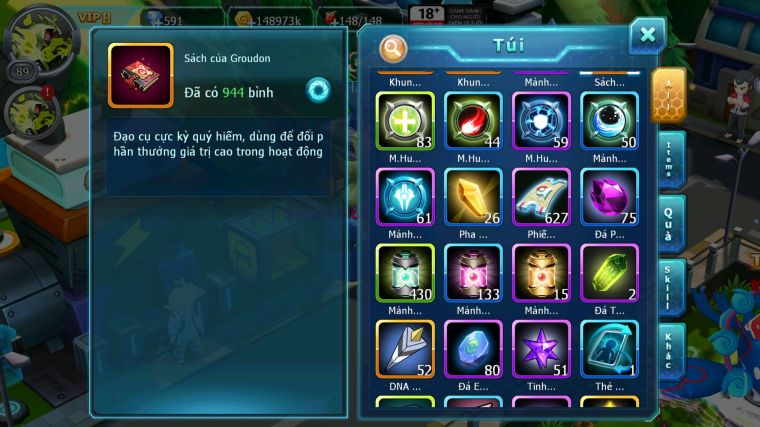This screenshot has height=427, width=760.
Task: Choose the ticket item with 627
Action: click(541, 196)
